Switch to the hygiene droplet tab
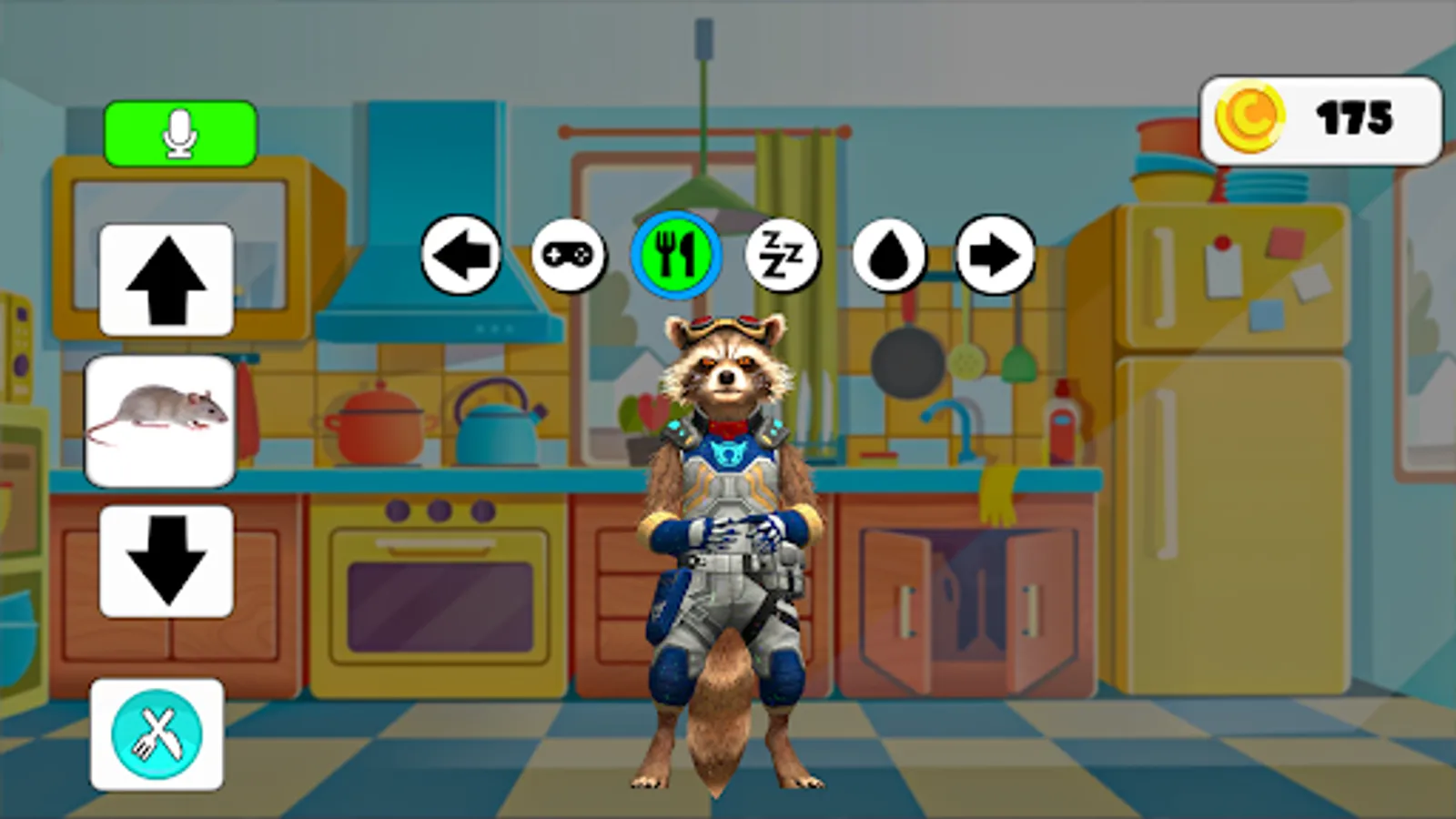1456x819 pixels. 890,256
